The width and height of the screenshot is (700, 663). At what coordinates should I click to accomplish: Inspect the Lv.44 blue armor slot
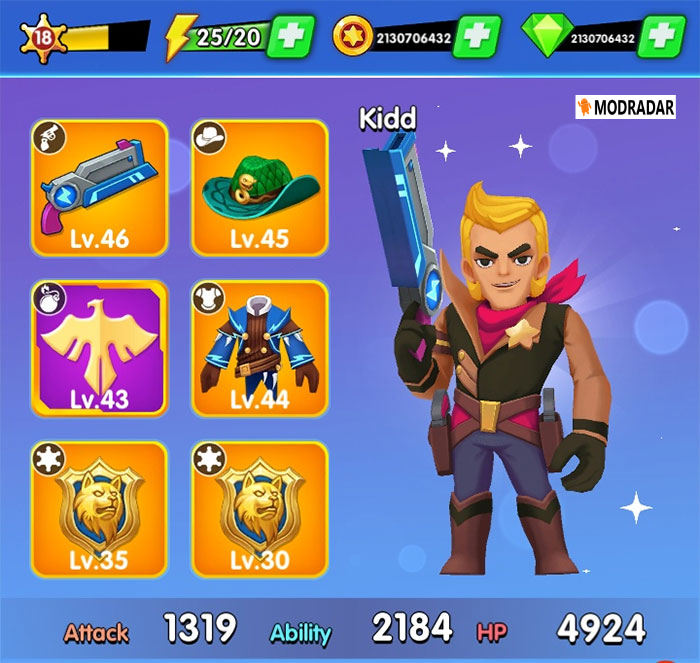(x=259, y=347)
